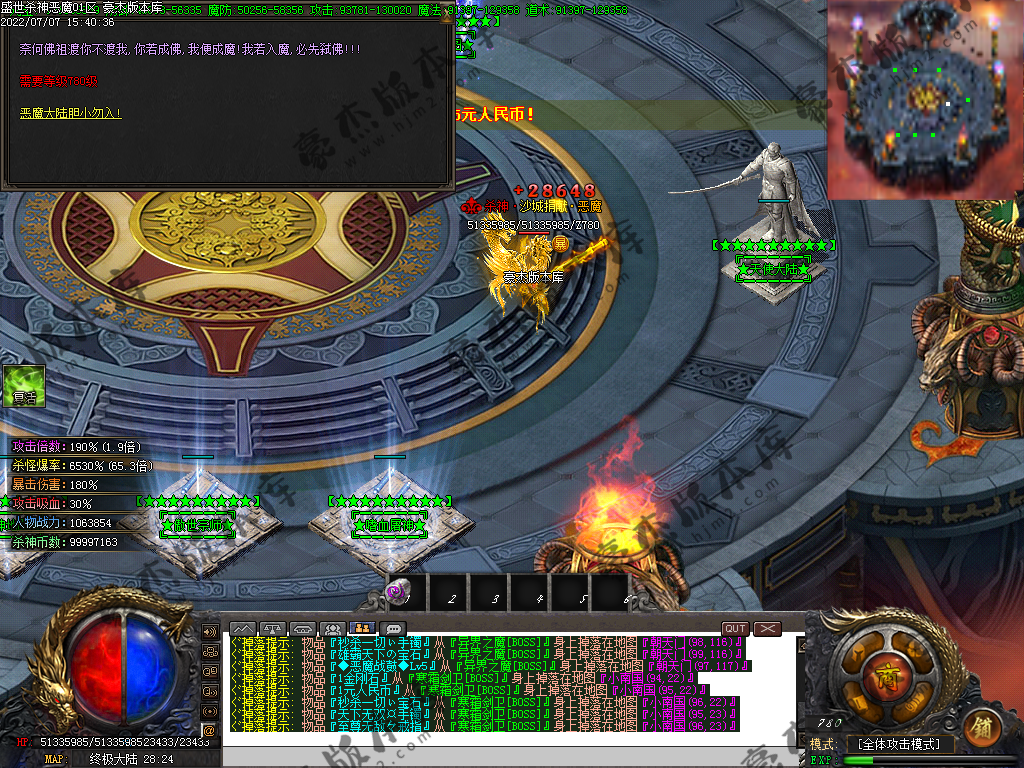This screenshot has height=768, width=1024.
Task: Switch to the speech bubble chat tab
Action: click(x=393, y=629)
